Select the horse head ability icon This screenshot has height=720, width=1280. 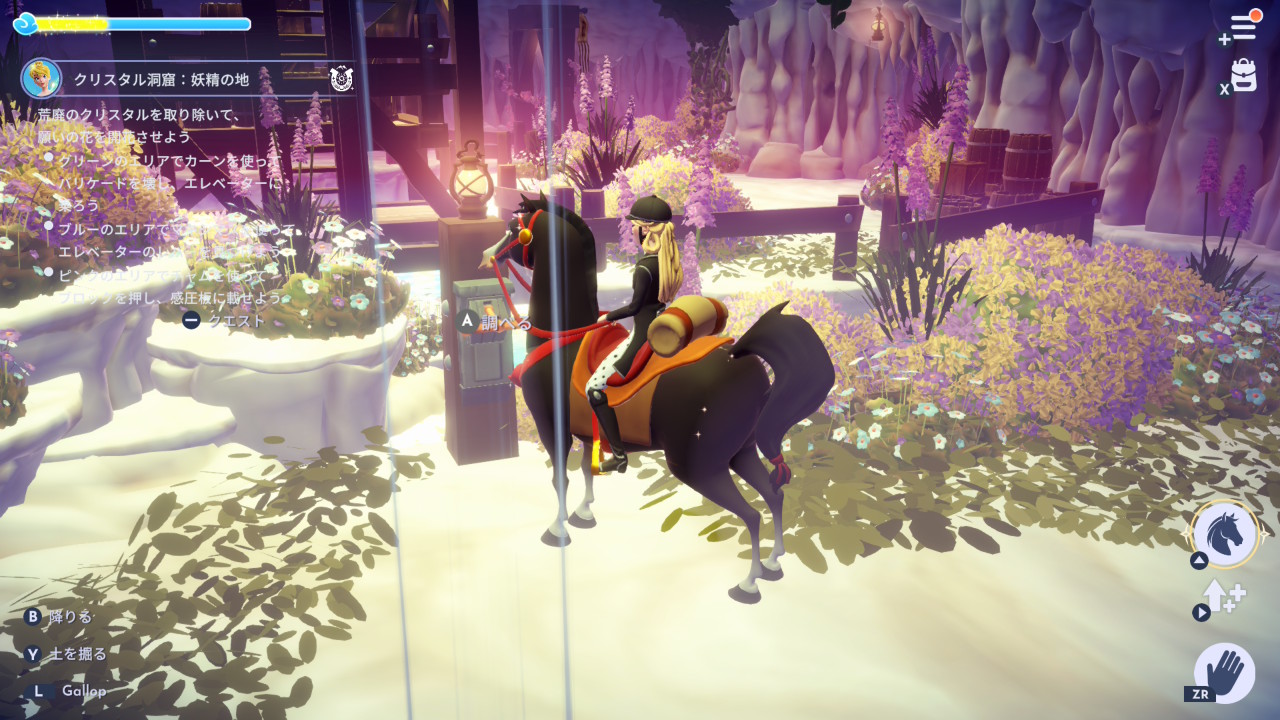[1226, 534]
